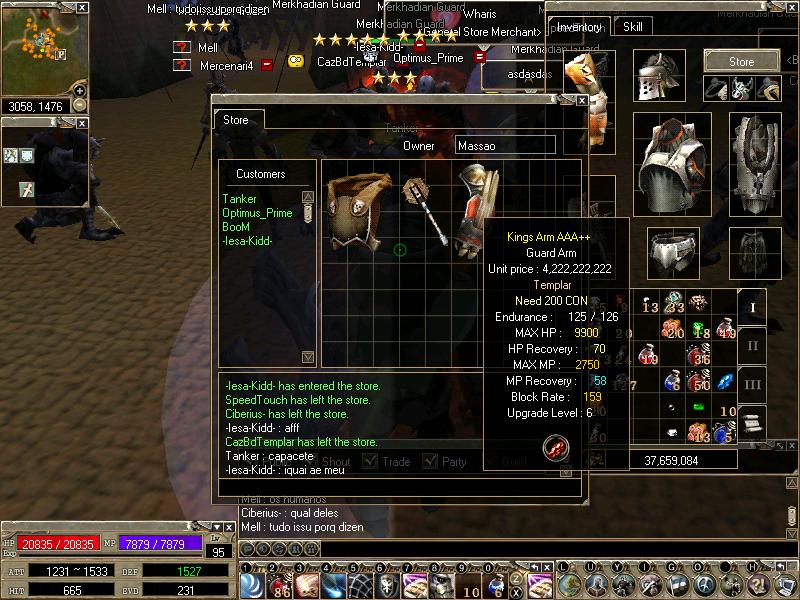Viewport: 800px width, 600px height.
Task: Close the minimap panel
Action: (82, 8)
